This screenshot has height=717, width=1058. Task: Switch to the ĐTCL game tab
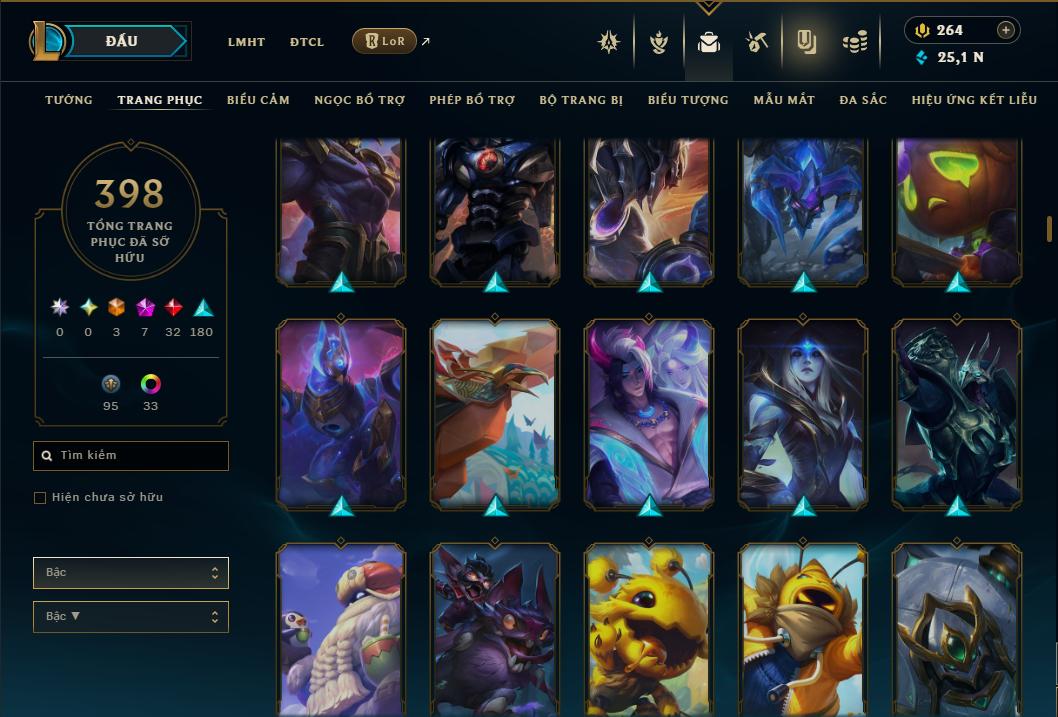pos(307,42)
